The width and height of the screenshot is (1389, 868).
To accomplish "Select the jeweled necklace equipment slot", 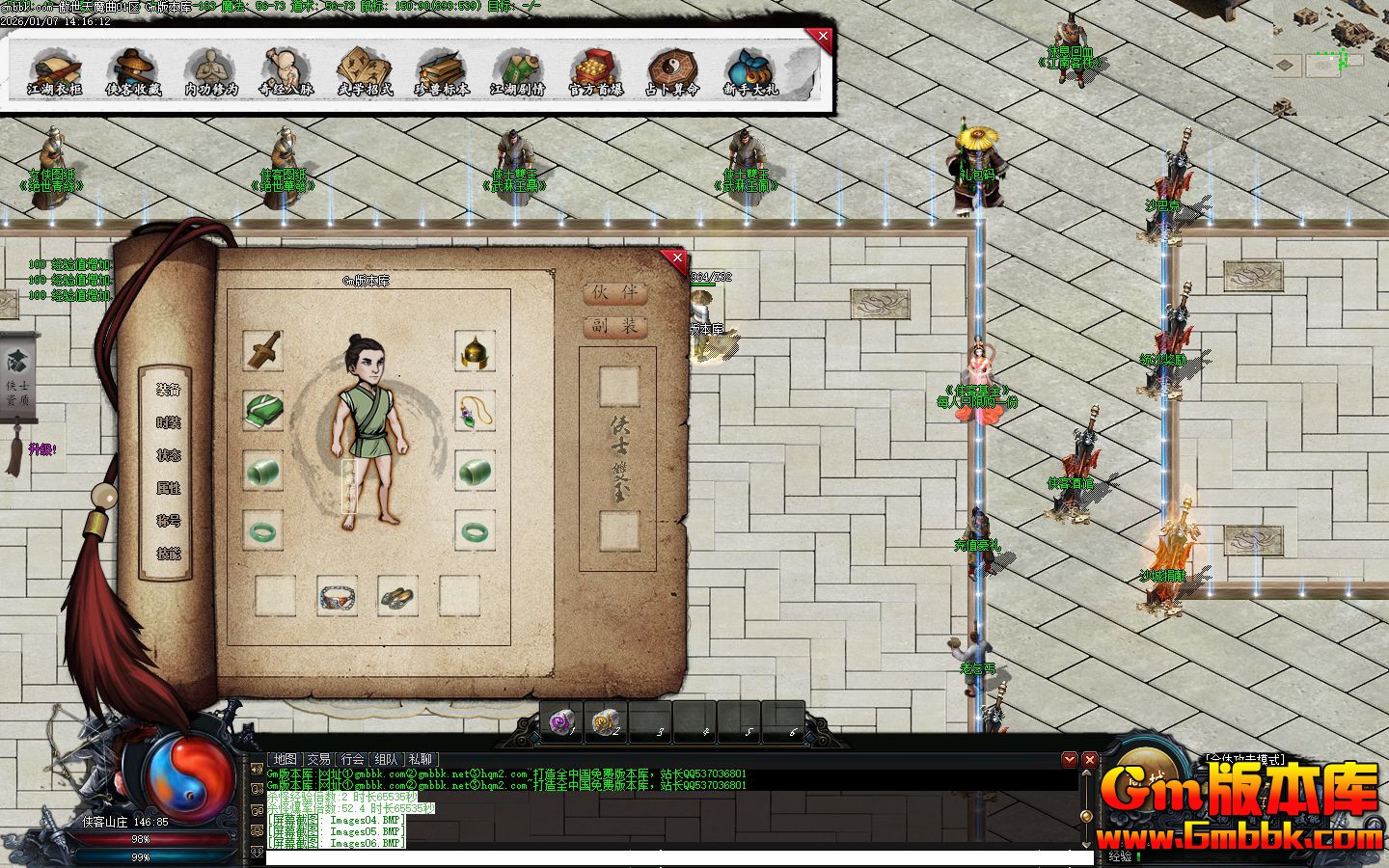I will [475, 412].
